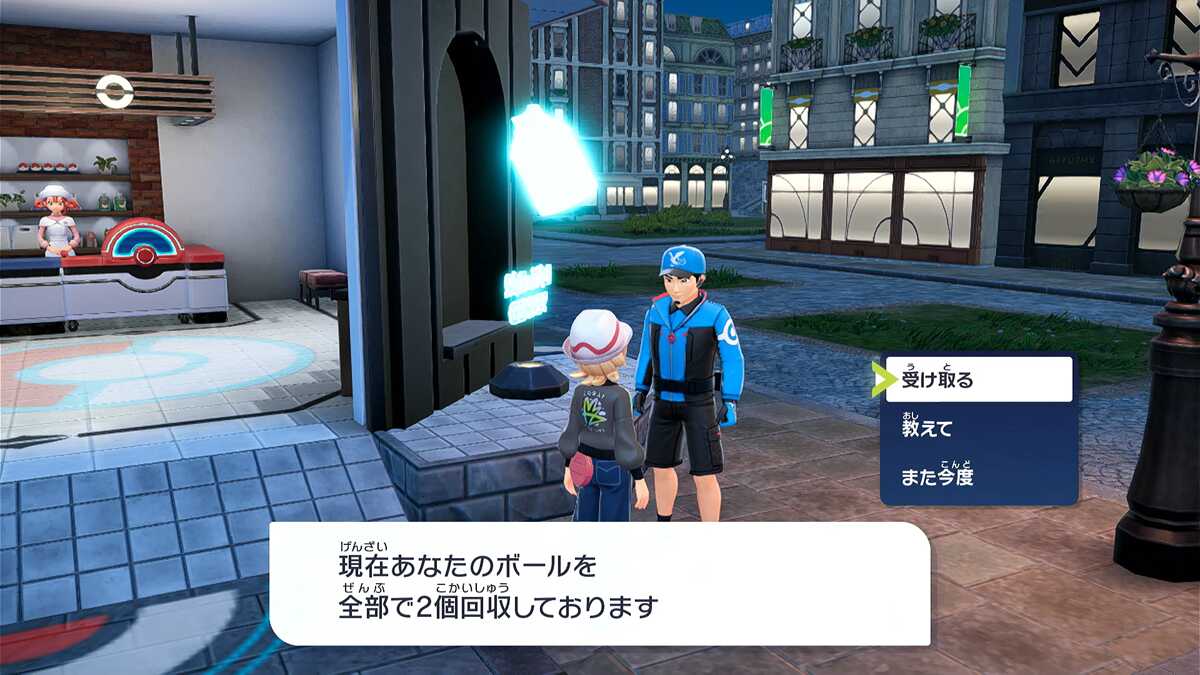The width and height of the screenshot is (1200, 675).
Task: Choose the 受け取る dialogue option
Action: pos(977,379)
